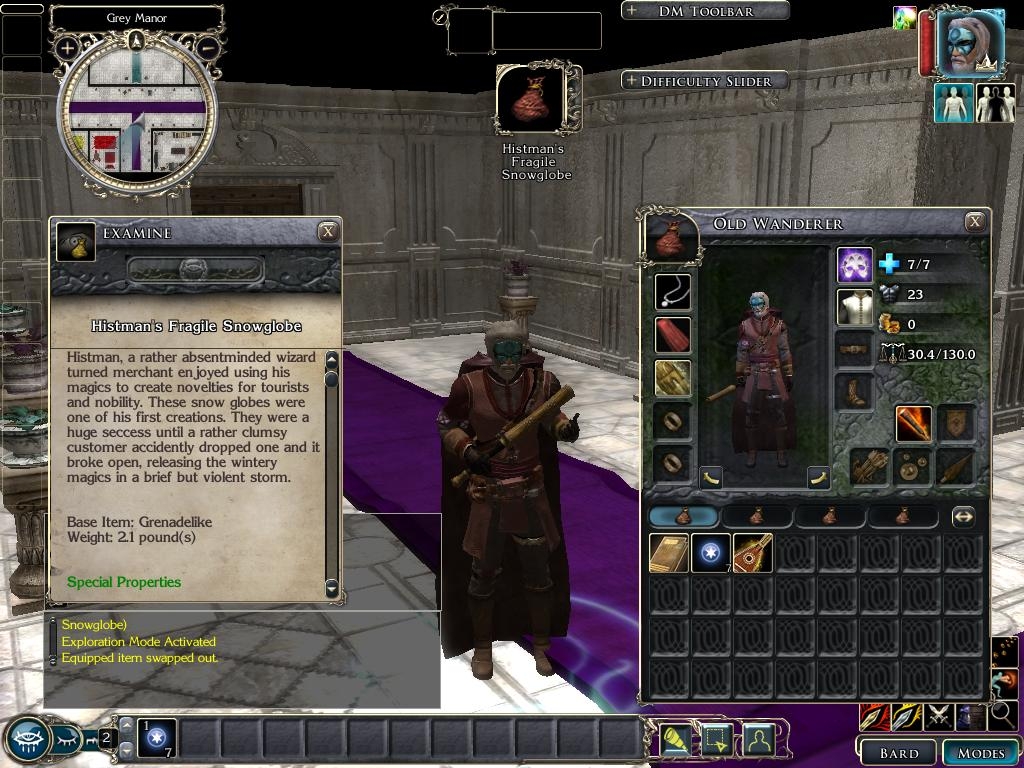Select the equipped white shirt armor slot

click(855, 308)
